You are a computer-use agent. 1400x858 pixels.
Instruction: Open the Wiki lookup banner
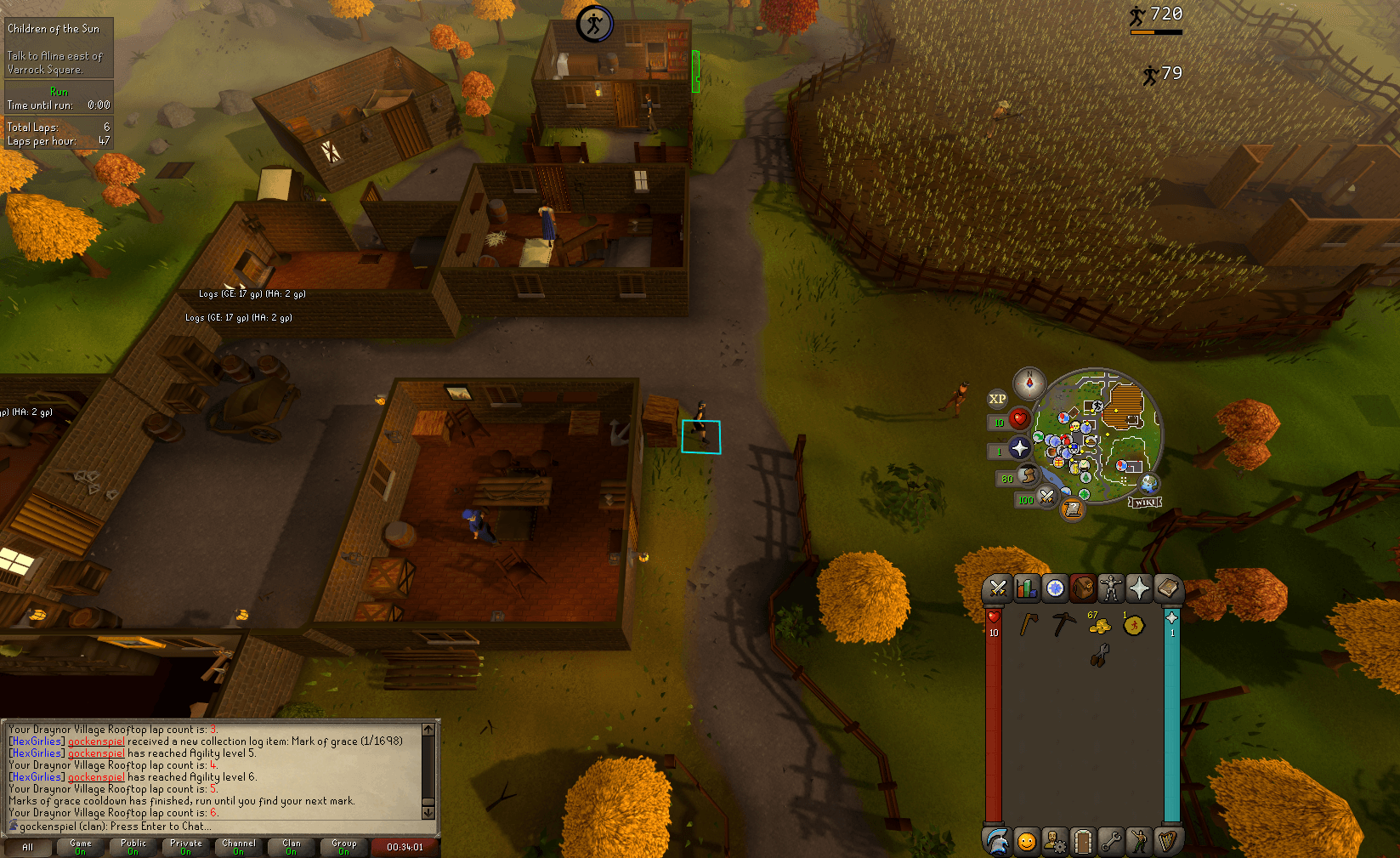1143,502
